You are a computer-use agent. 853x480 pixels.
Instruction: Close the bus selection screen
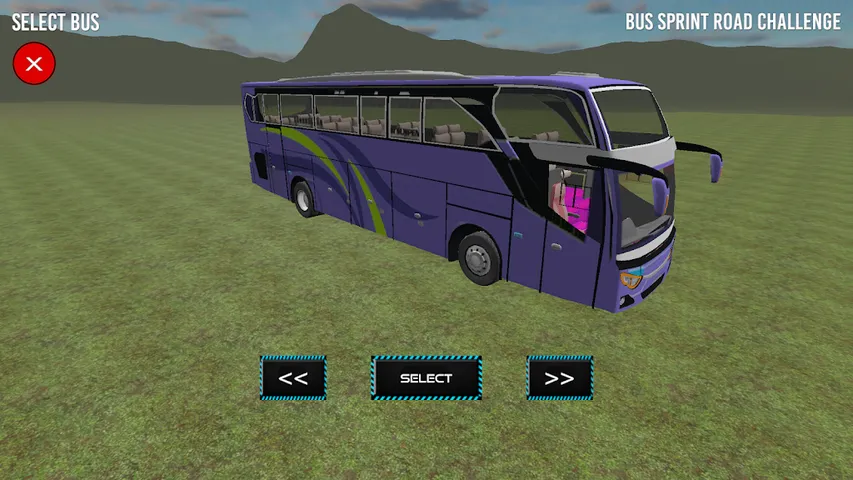[34, 64]
